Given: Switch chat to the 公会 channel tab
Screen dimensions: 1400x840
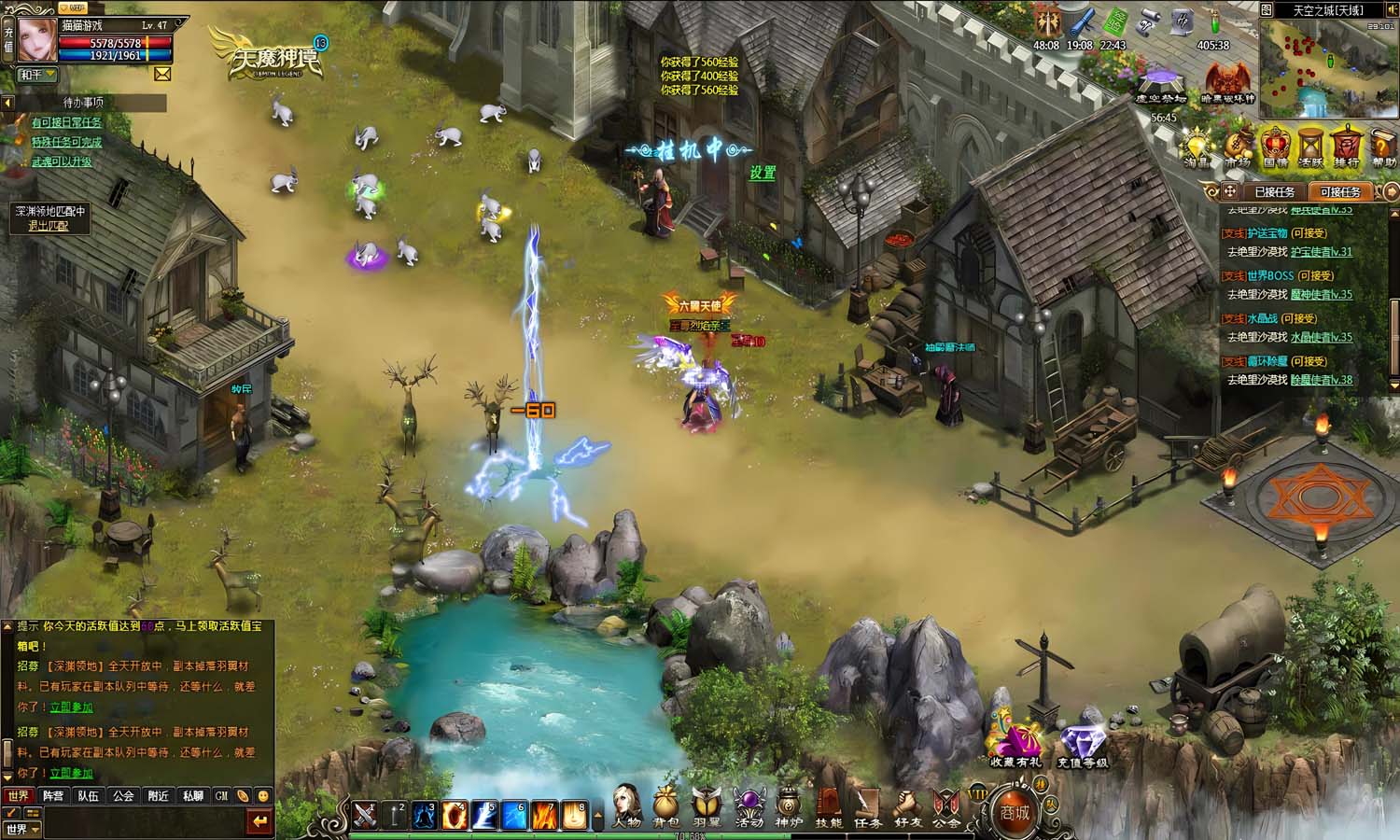Looking at the screenshot, I should [123, 796].
